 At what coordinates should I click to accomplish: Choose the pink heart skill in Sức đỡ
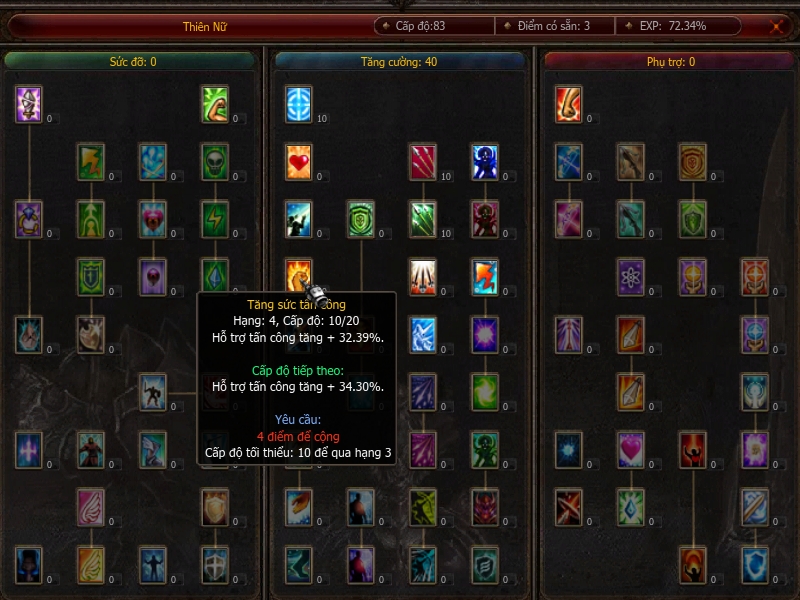click(x=152, y=218)
